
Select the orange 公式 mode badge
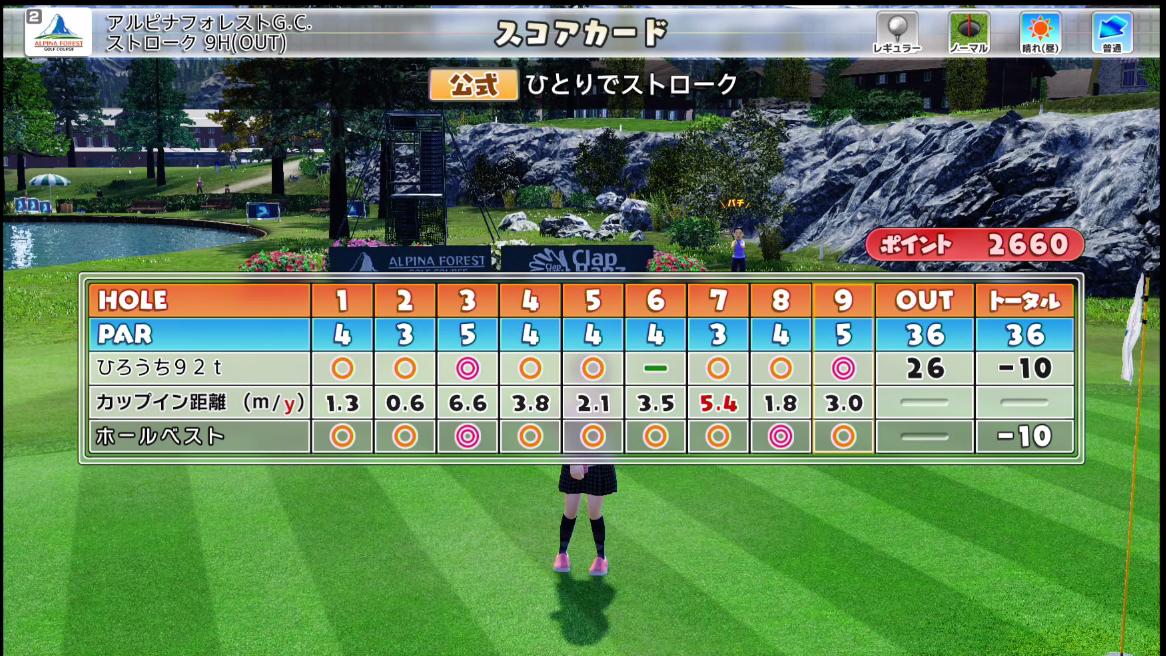tap(473, 85)
